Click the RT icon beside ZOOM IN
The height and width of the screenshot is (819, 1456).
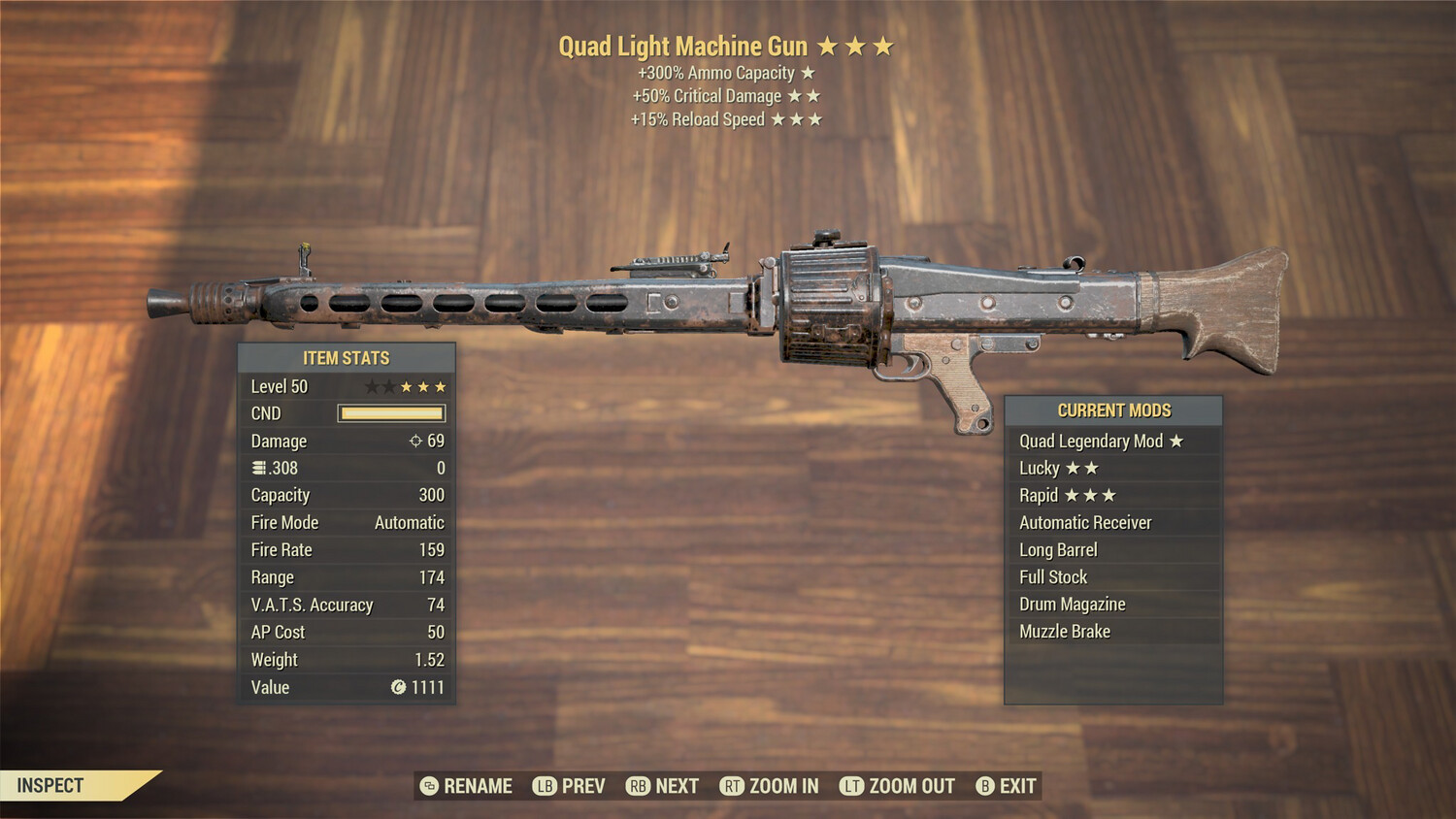pyautogui.click(x=735, y=786)
